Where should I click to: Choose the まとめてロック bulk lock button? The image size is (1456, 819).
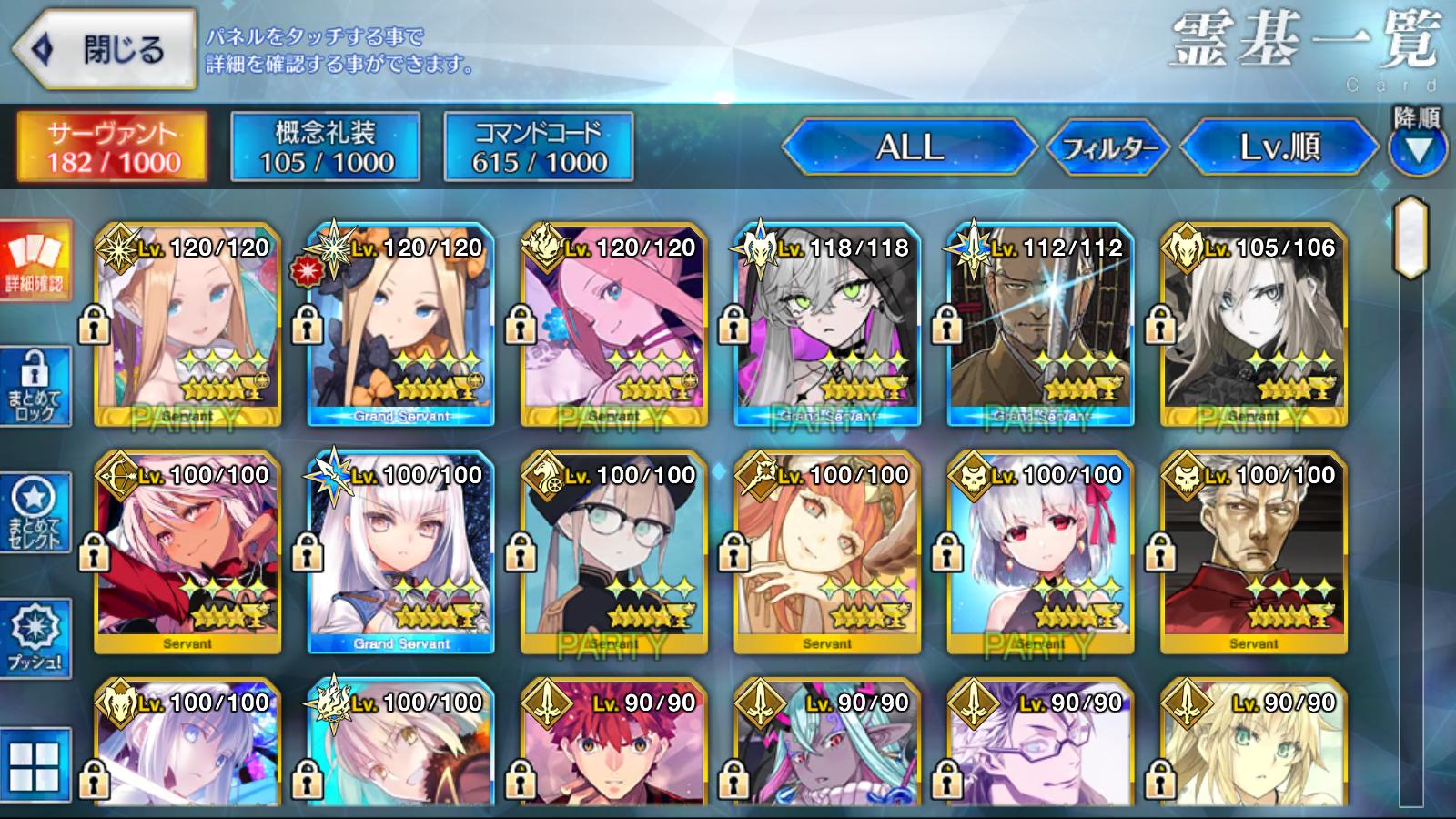click(x=35, y=387)
